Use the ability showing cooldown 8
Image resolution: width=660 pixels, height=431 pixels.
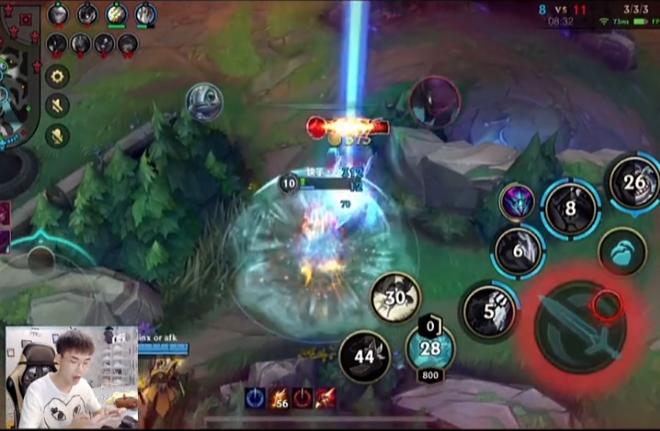(570, 209)
